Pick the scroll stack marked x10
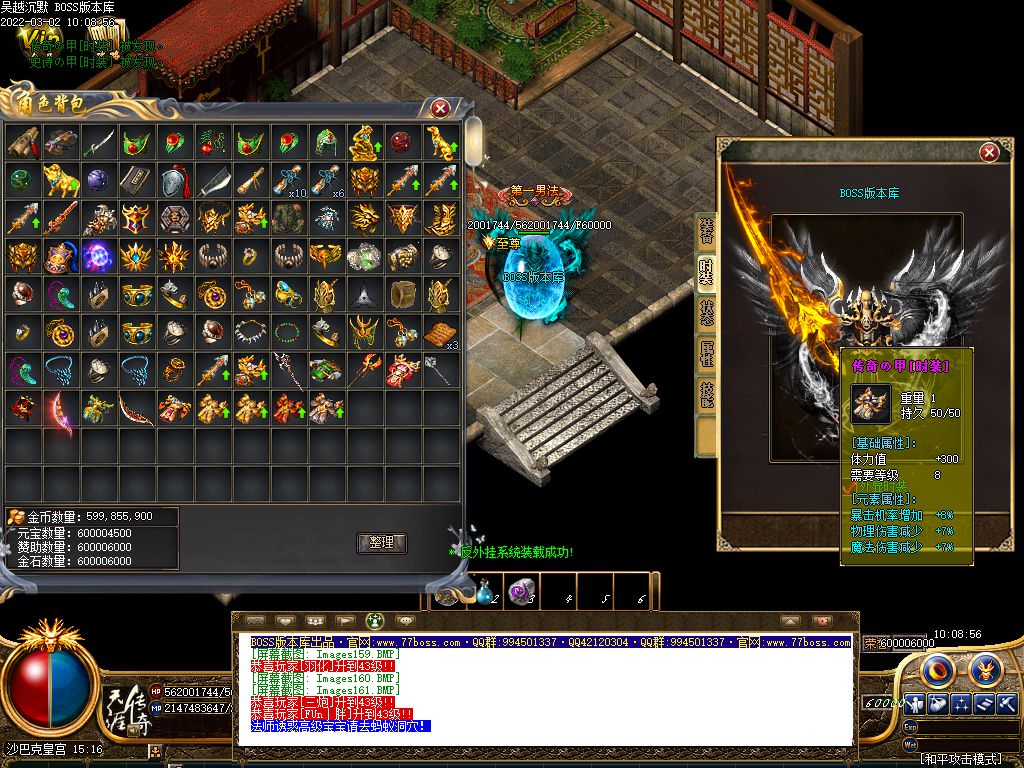Screen dimensions: 1024x768 287,181
